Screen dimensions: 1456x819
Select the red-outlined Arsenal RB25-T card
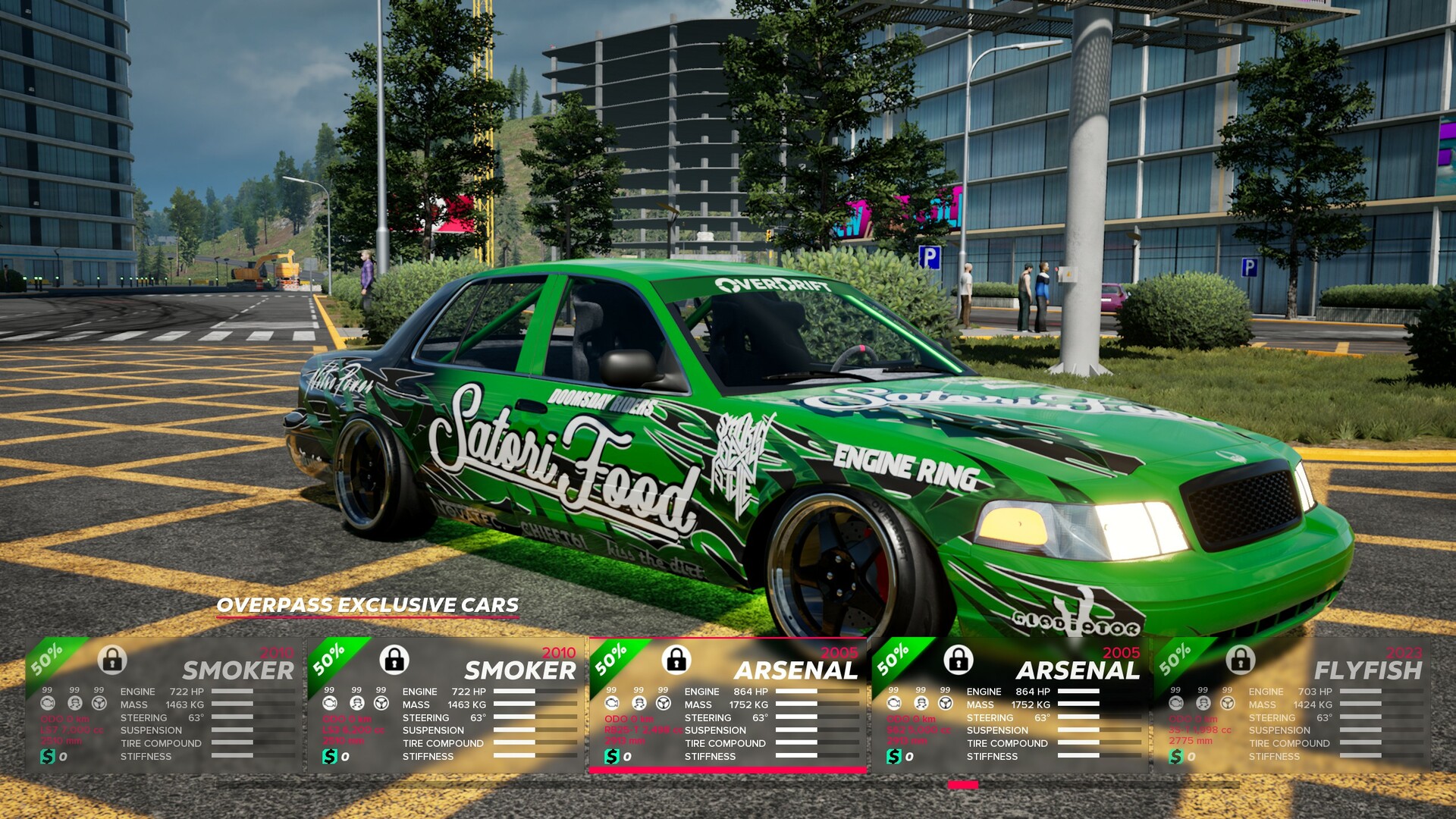[727, 705]
